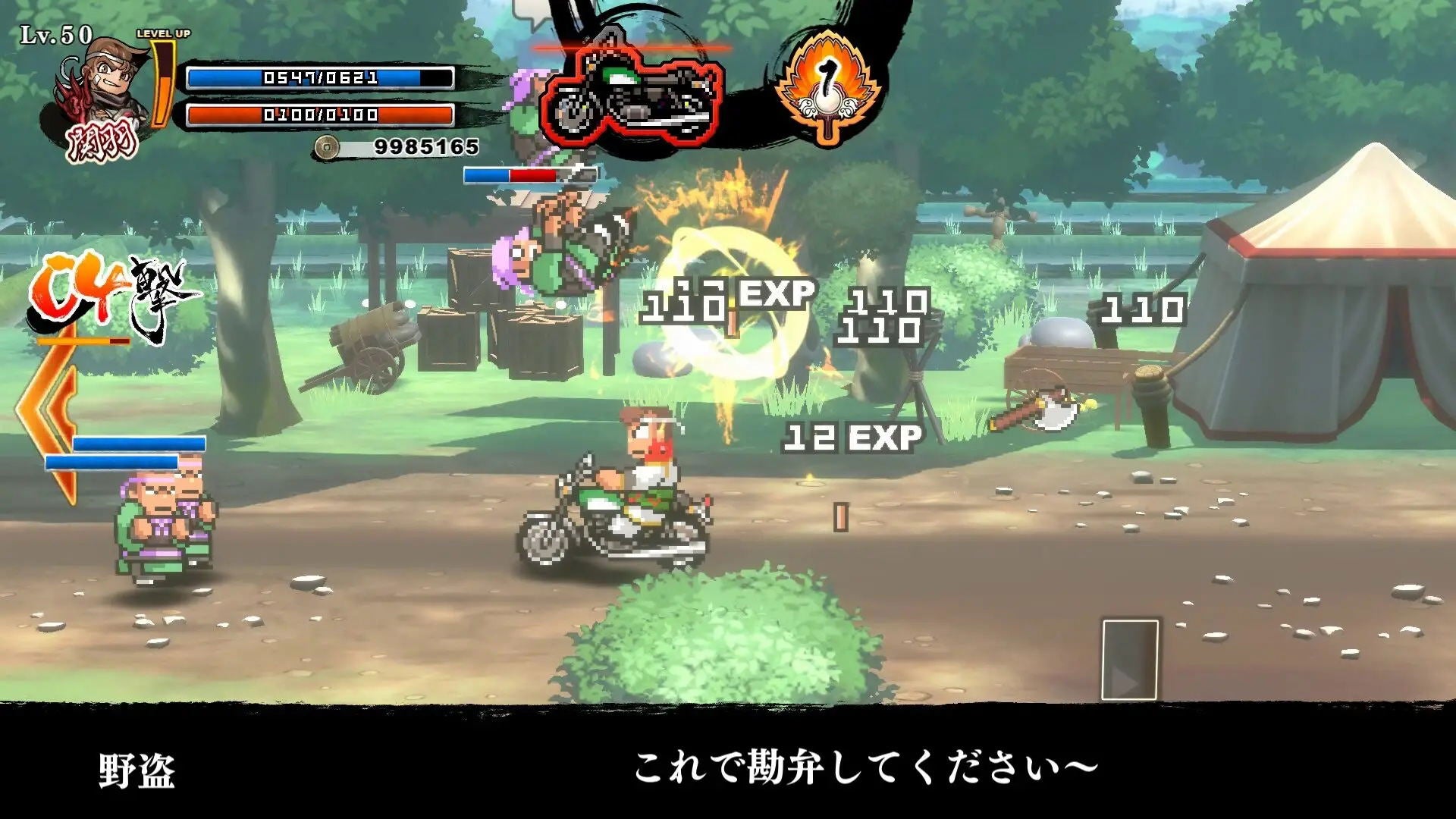The width and height of the screenshot is (1456, 819).
Task: Select the wave counter badge showing 1
Action: click(827, 83)
